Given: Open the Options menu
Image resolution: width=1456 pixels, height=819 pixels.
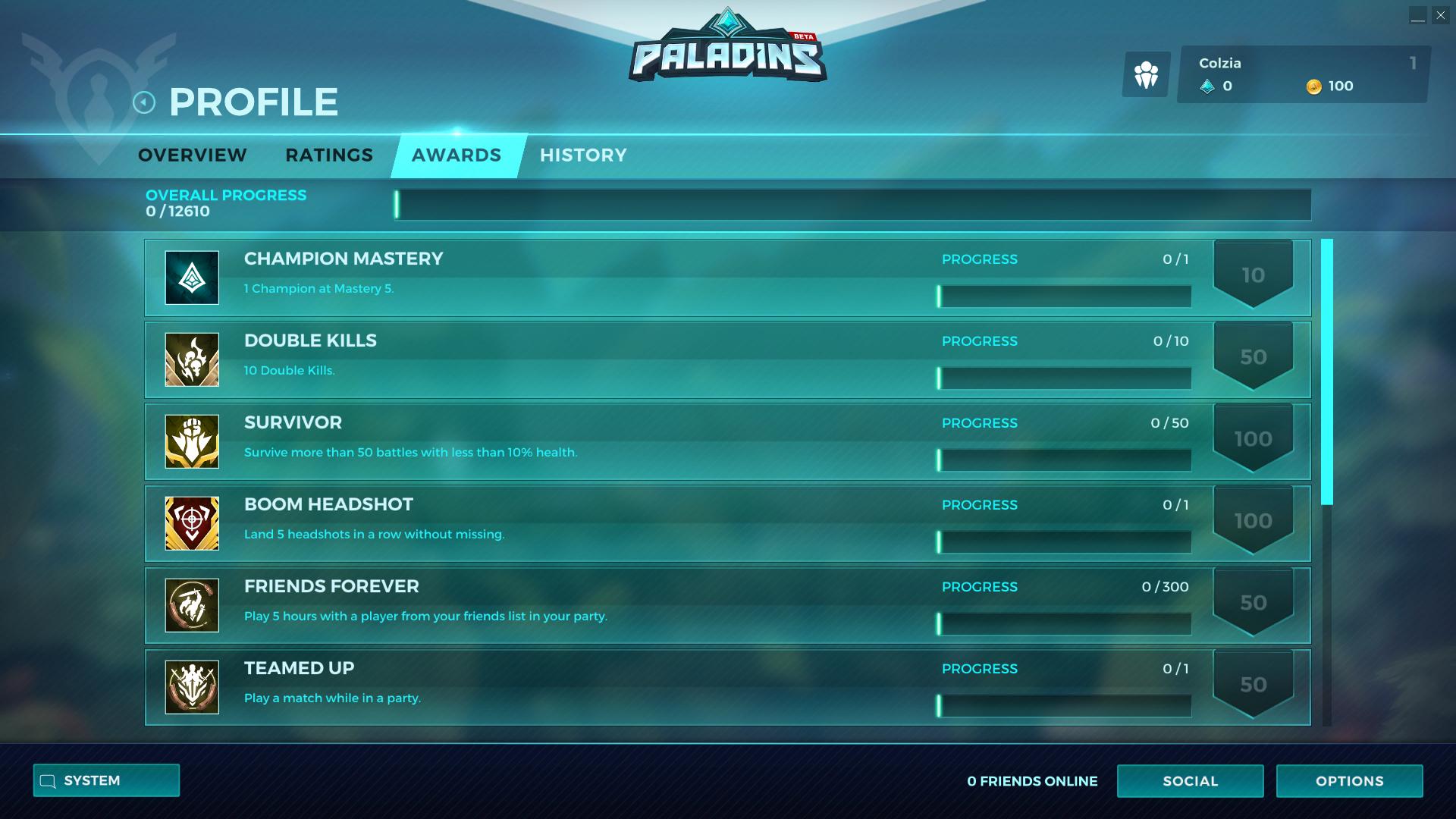Looking at the screenshot, I should pyautogui.click(x=1349, y=780).
